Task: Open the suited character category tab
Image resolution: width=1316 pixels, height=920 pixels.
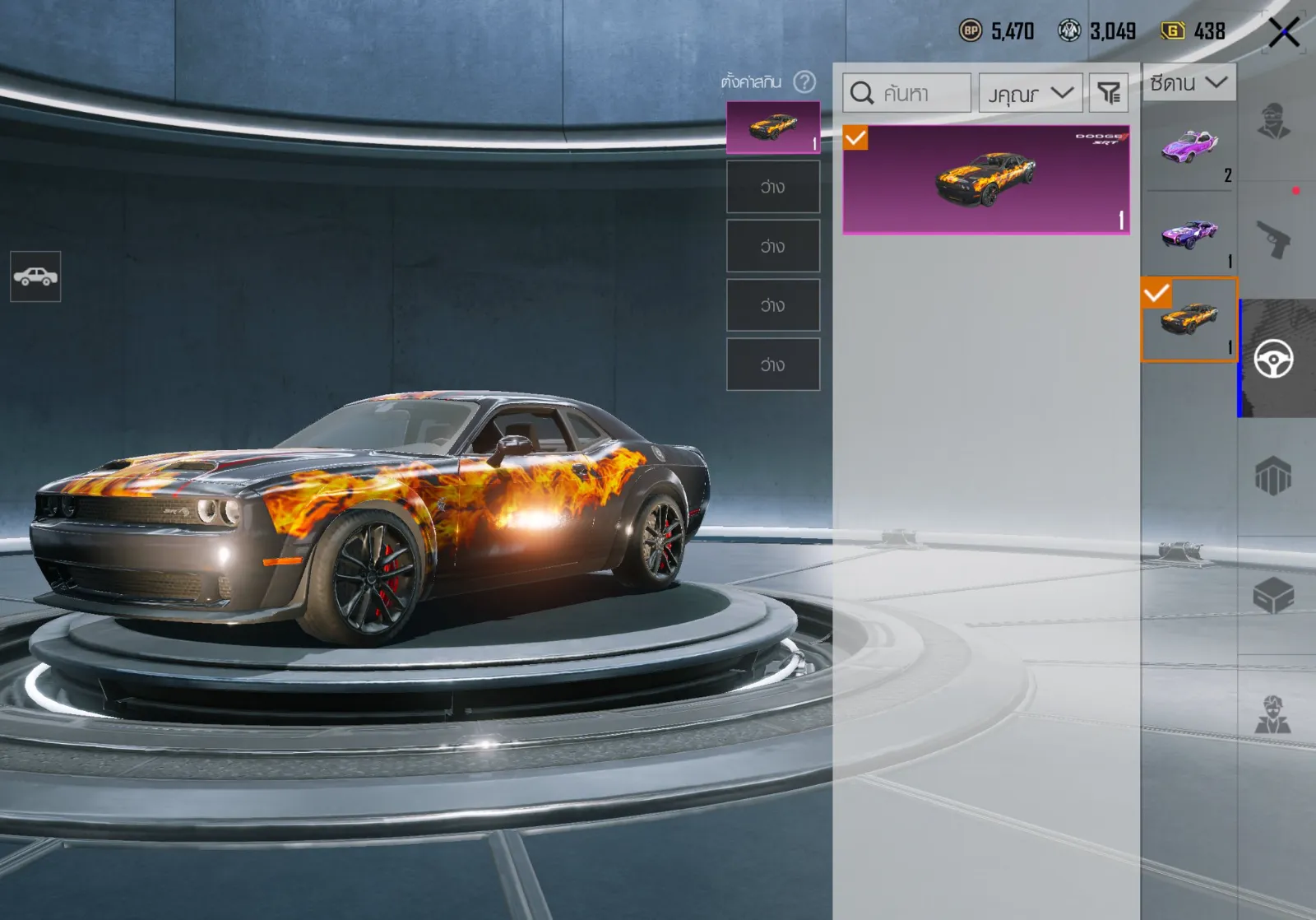Action: click(x=1273, y=714)
